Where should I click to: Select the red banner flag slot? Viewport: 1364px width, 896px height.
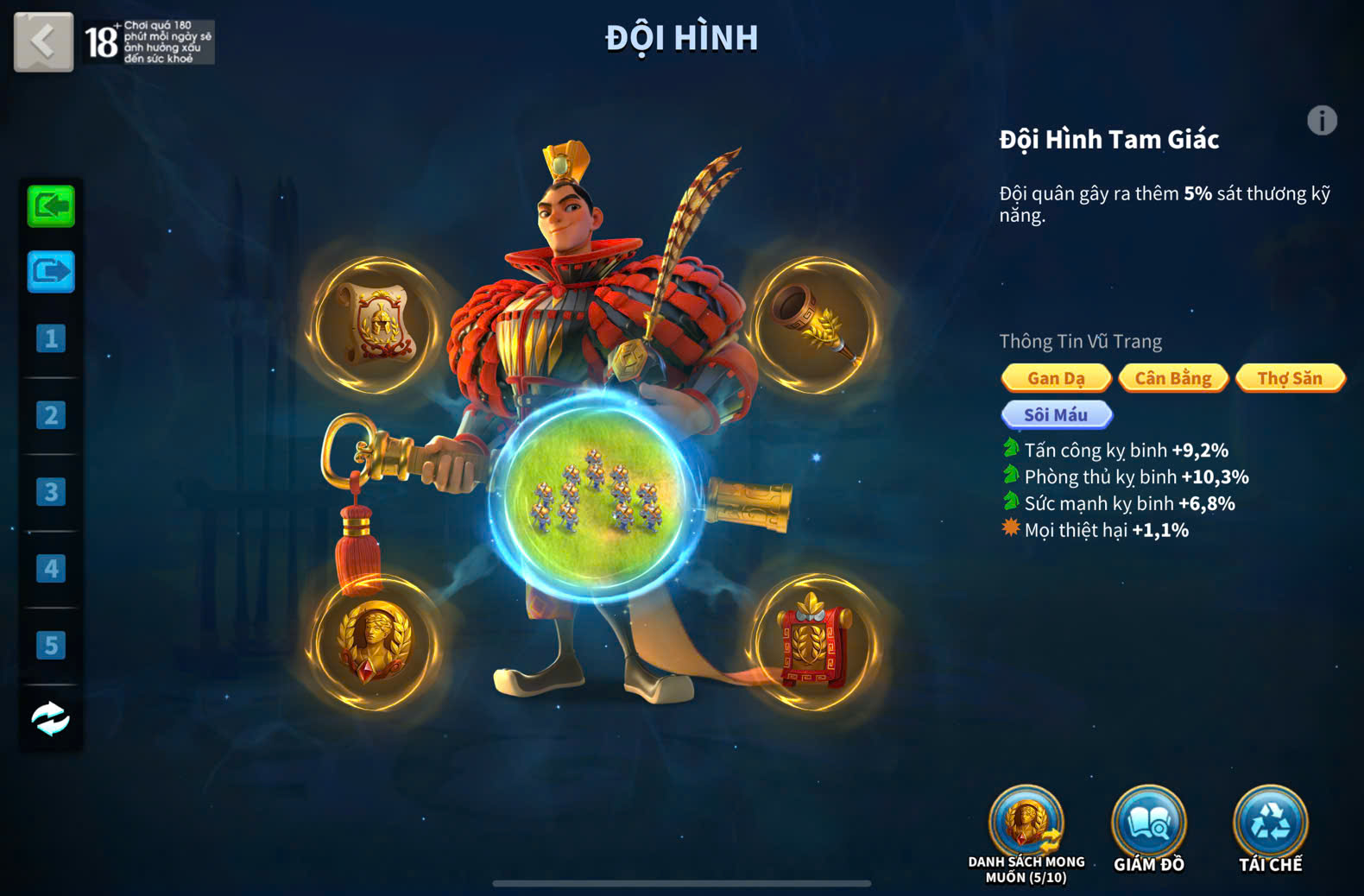pyautogui.click(x=815, y=643)
